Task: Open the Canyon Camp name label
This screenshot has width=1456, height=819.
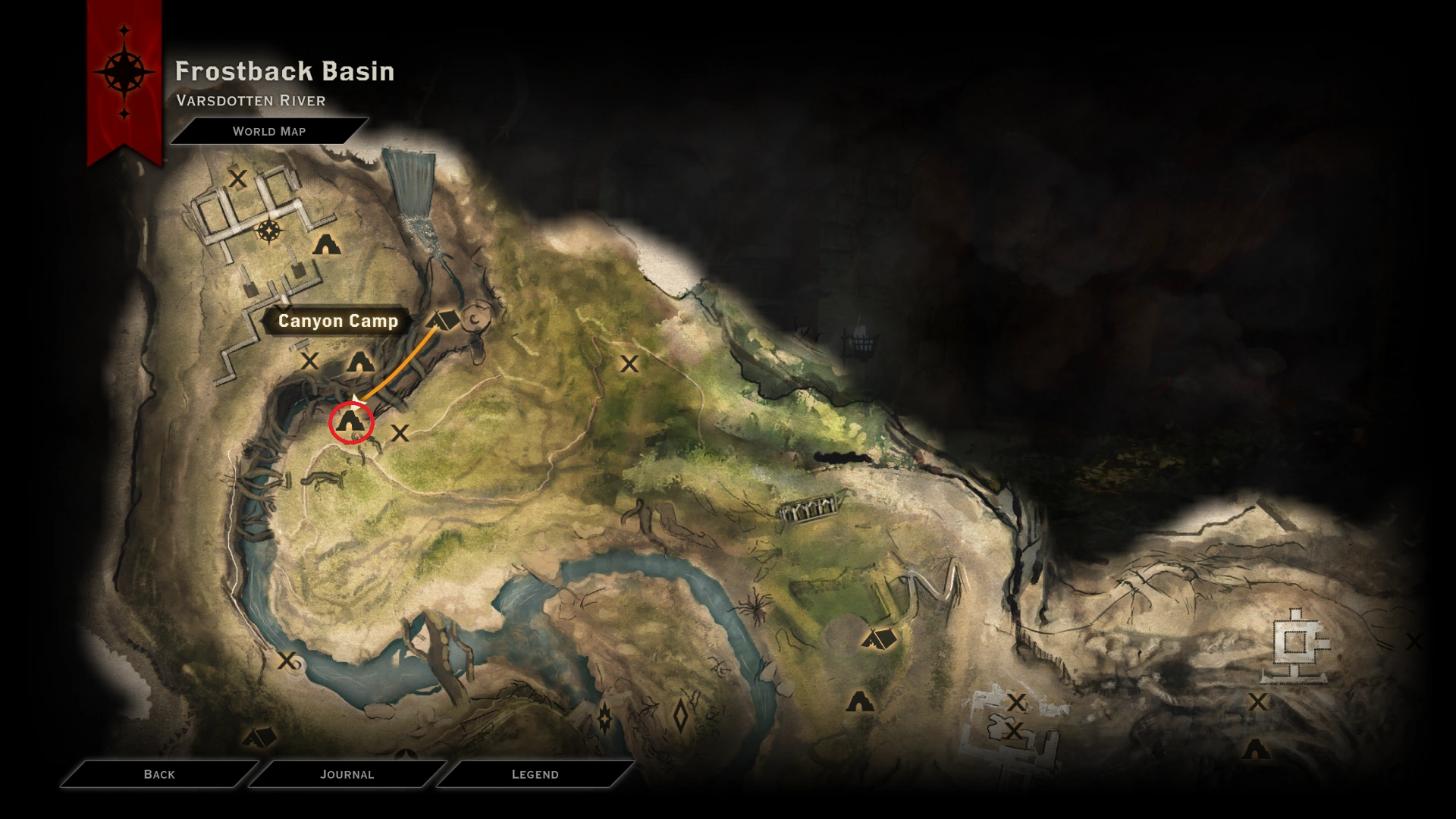Action: pos(339,321)
